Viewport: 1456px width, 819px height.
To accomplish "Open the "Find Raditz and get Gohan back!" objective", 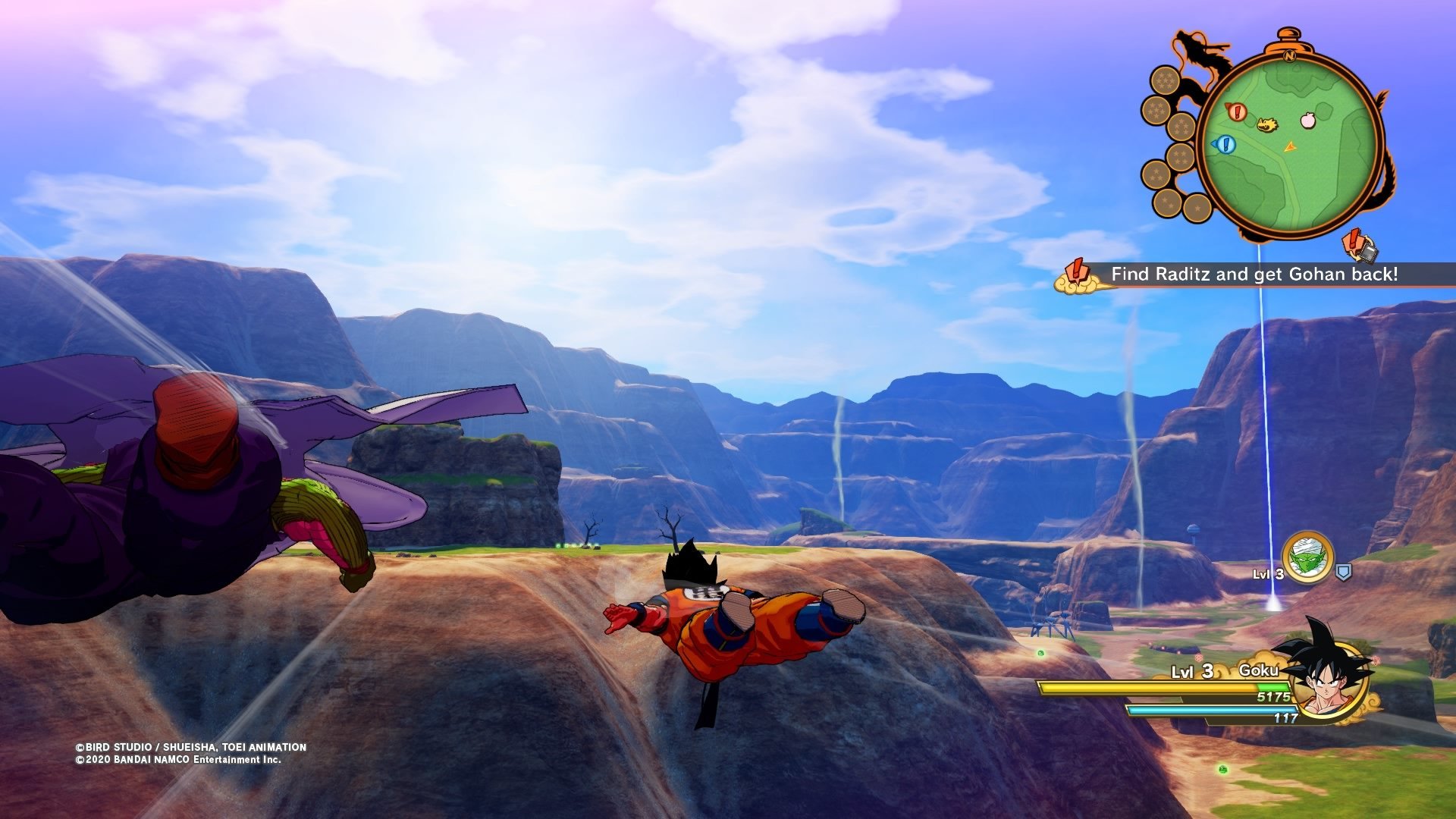I will click(1254, 275).
